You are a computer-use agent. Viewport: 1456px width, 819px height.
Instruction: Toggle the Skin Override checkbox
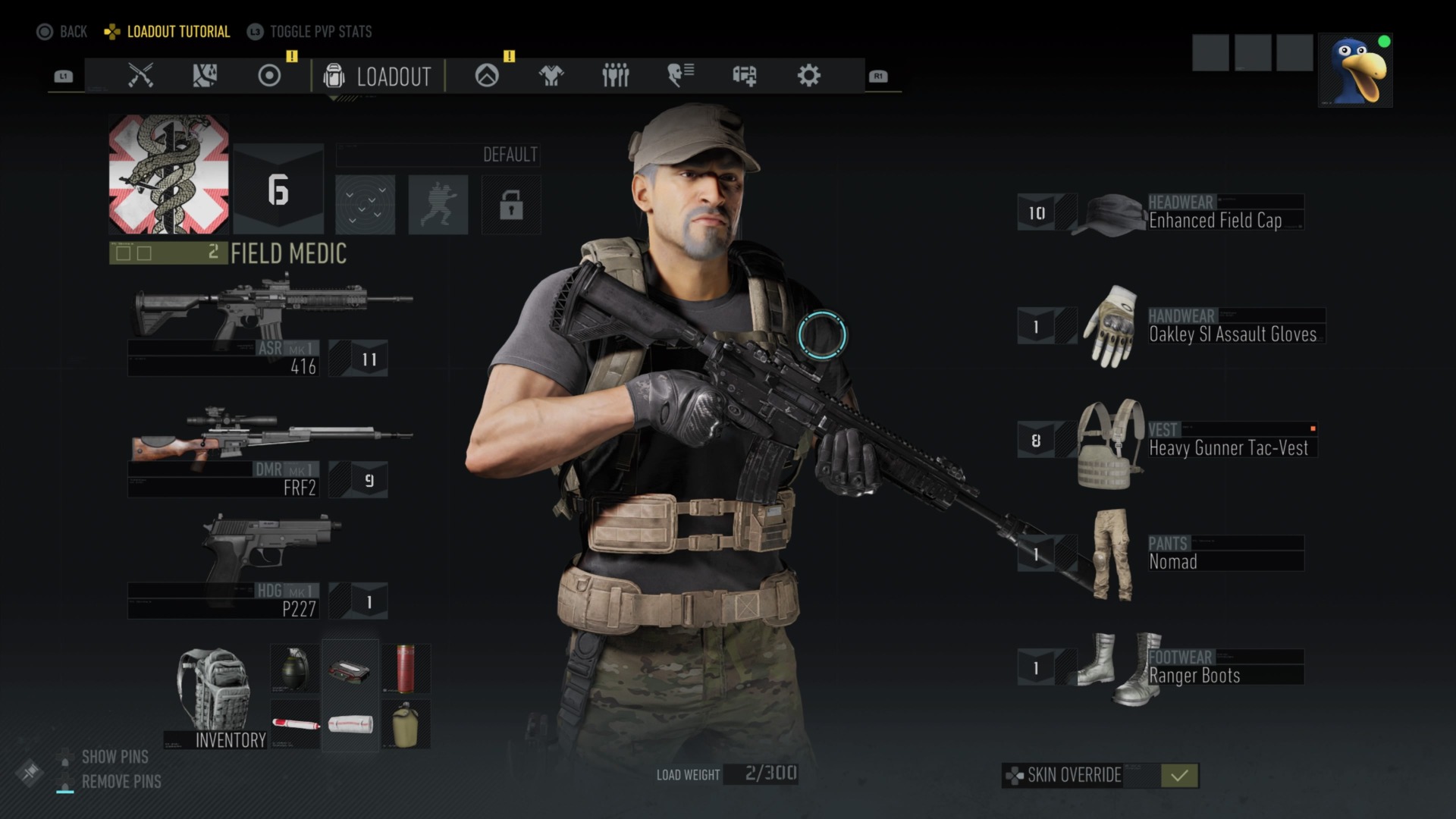coord(1178,776)
